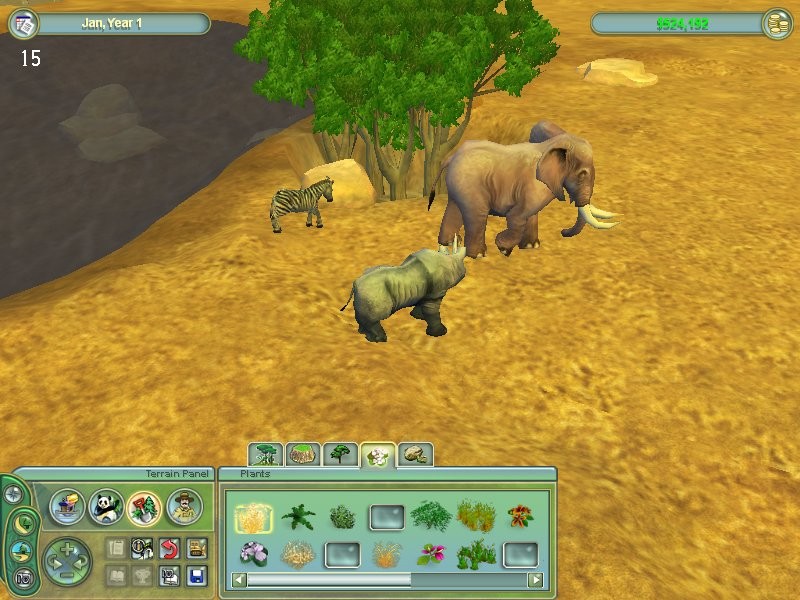Open the camera photo mode button
This screenshot has width=800, height=600.
(x=22, y=576)
